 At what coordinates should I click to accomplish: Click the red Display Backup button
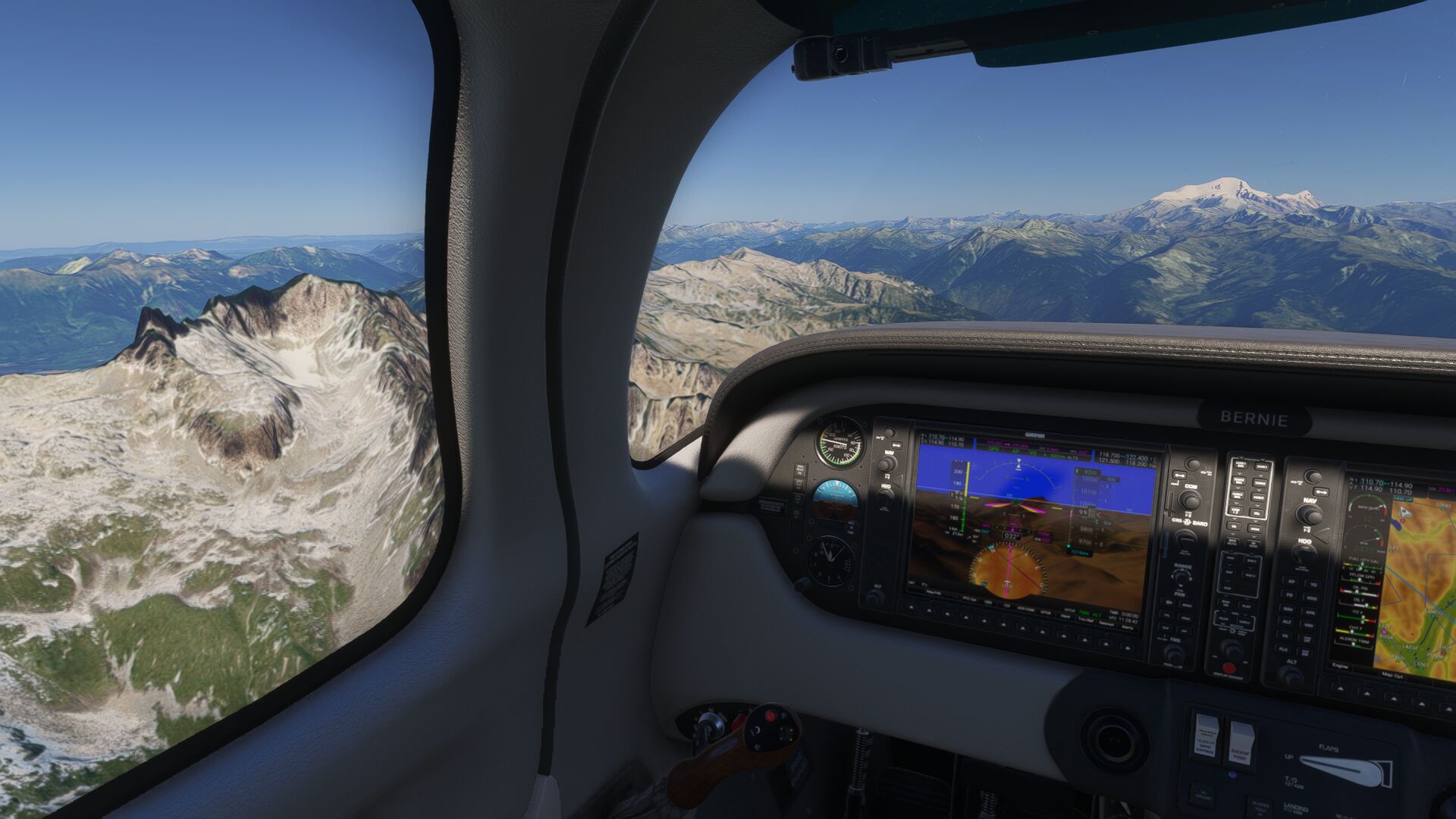point(1228,668)
